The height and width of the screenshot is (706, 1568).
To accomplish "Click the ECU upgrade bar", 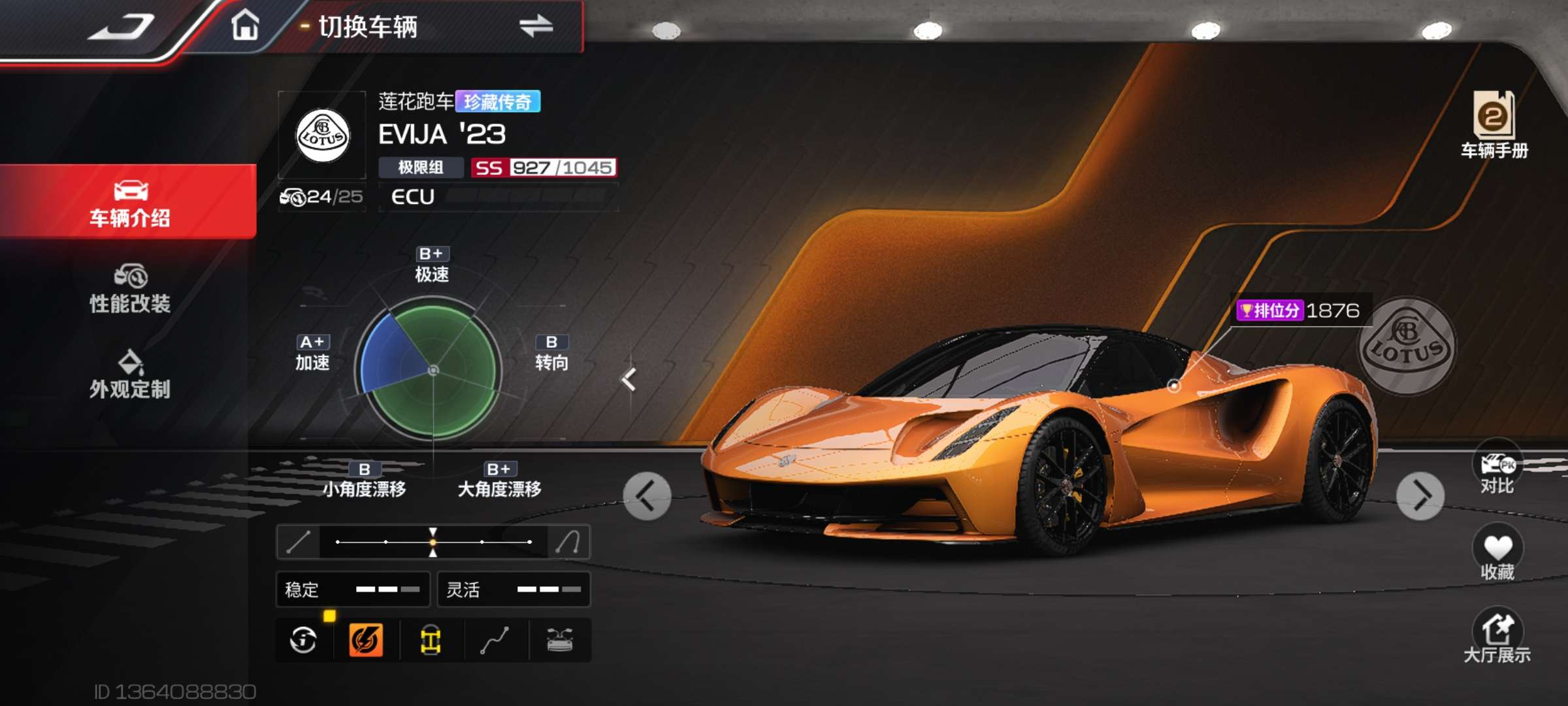I will click(x=498, y=197).
